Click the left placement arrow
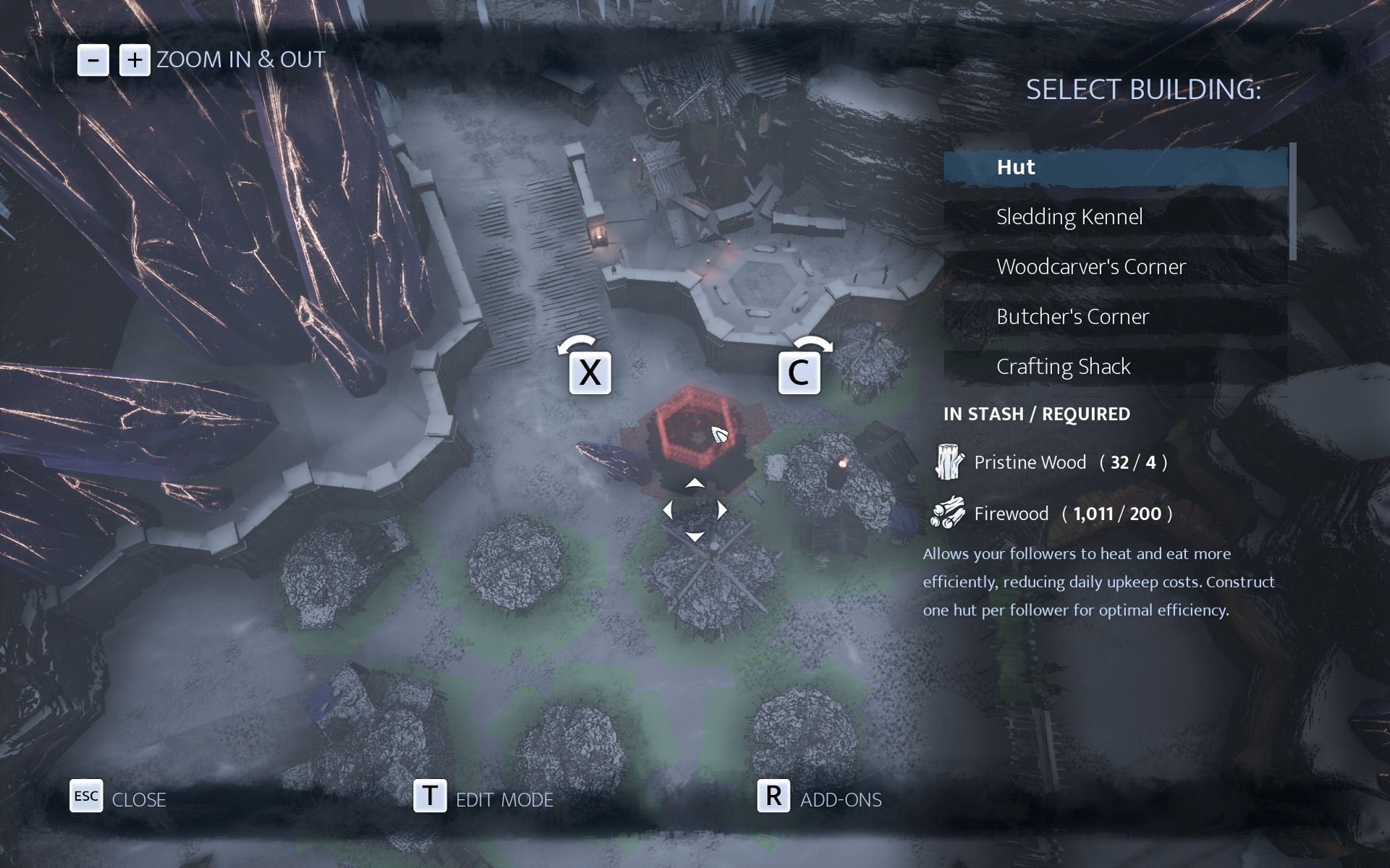 click(x=668, y=511)
